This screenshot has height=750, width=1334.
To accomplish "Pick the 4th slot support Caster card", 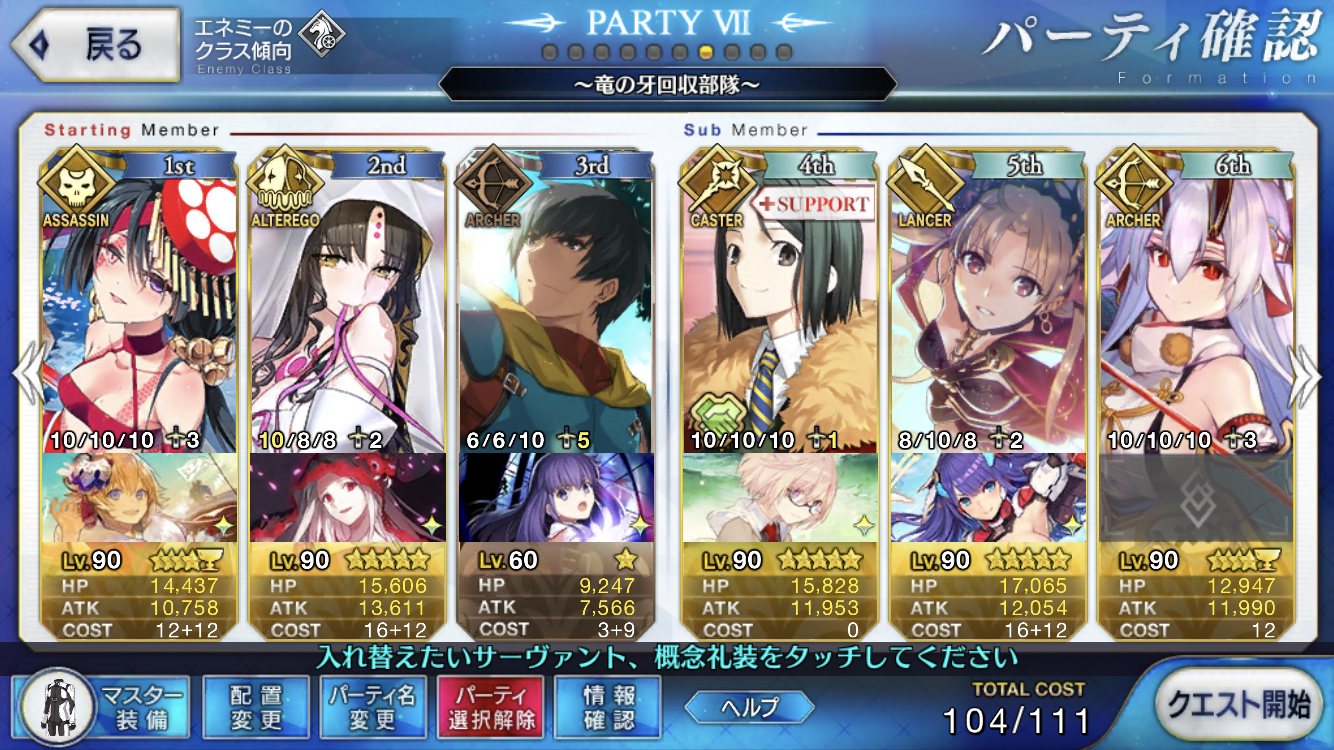I will (780, 310).
